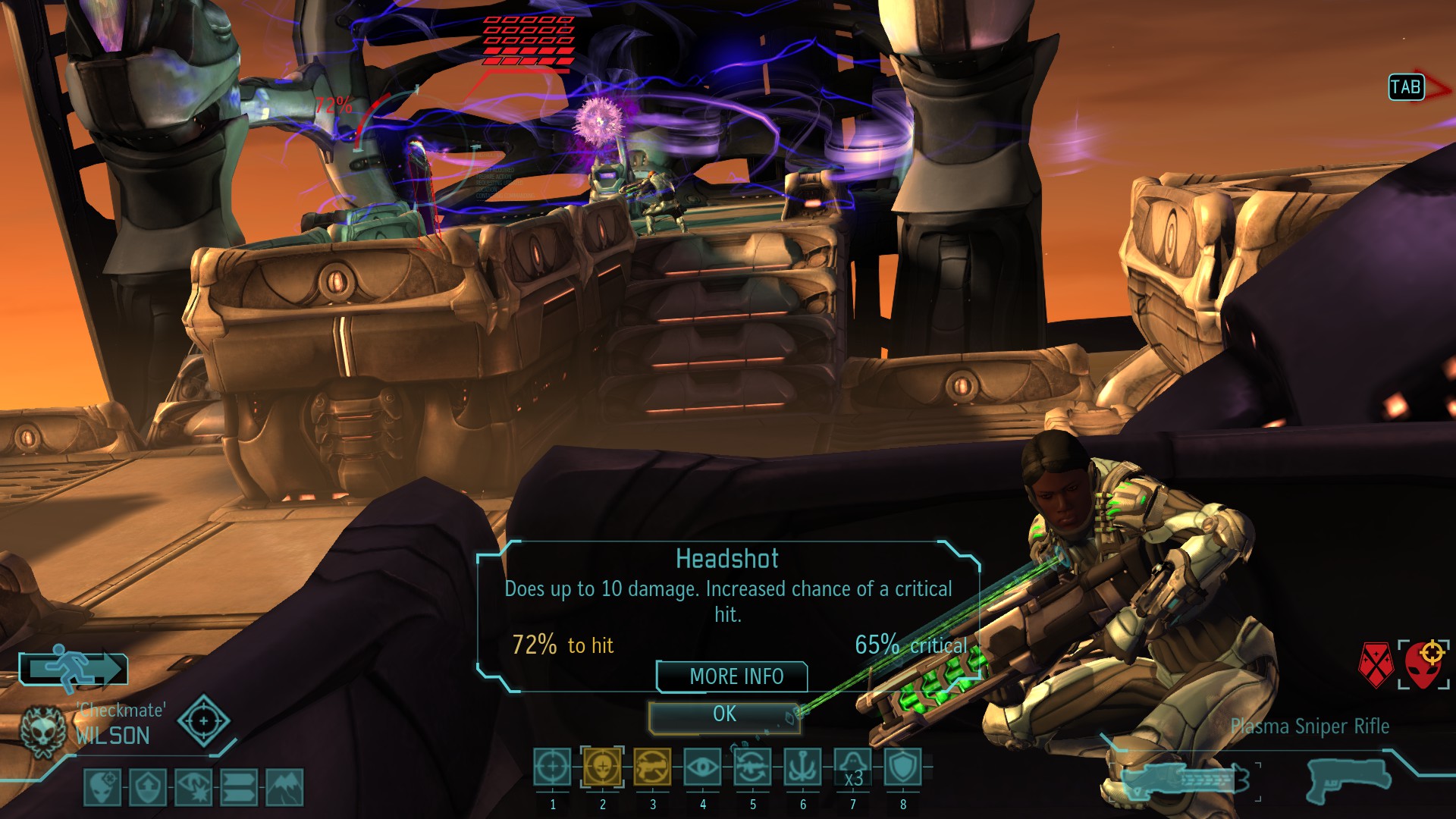Image resolution: width=1456 pixels, height=819 pixels.
Task: Activate the Overwatch eye ability
Action: pyautogui.click(x=702, y=767)
